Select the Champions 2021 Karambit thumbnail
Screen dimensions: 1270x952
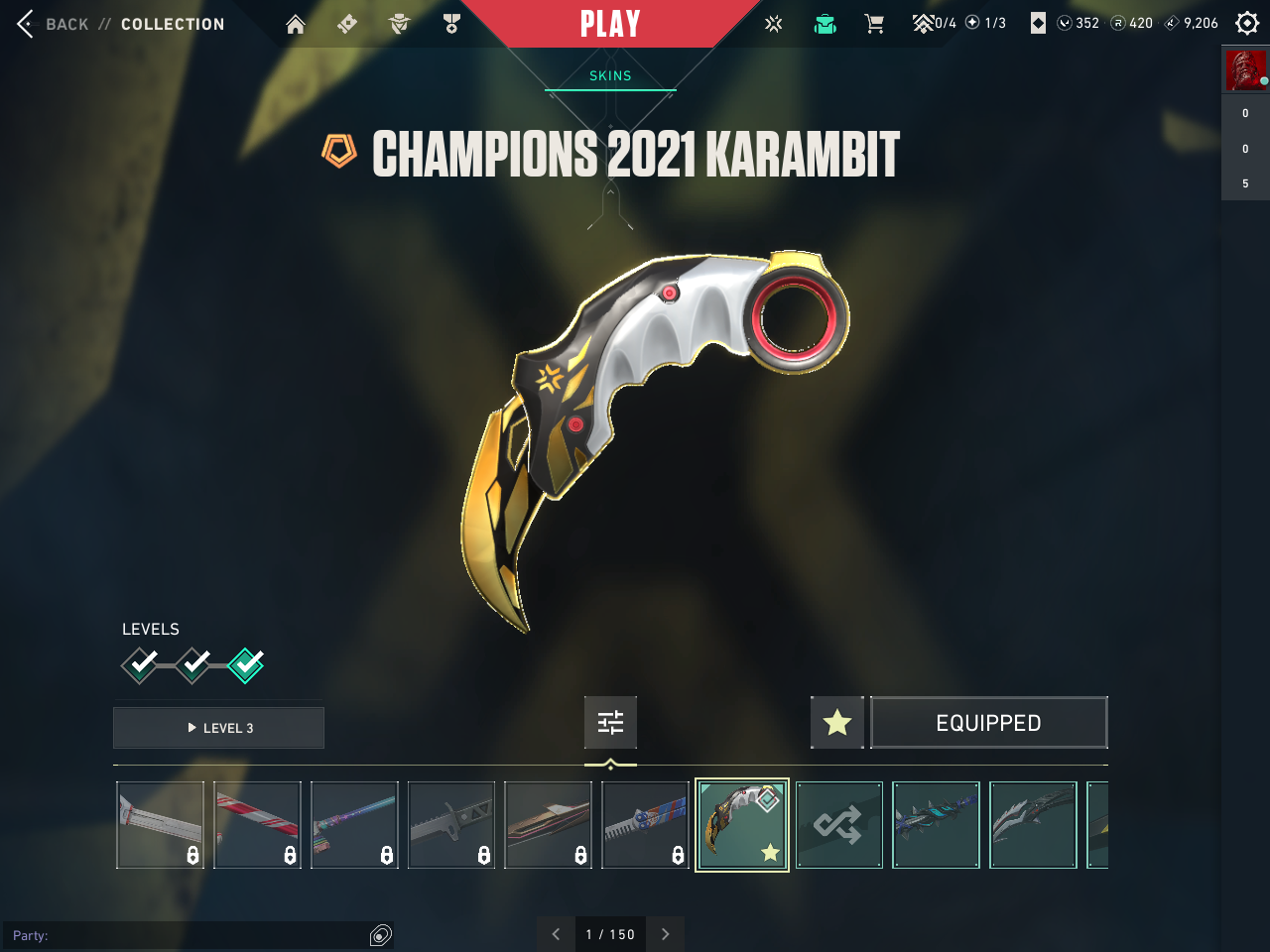[x=742, y=825]
